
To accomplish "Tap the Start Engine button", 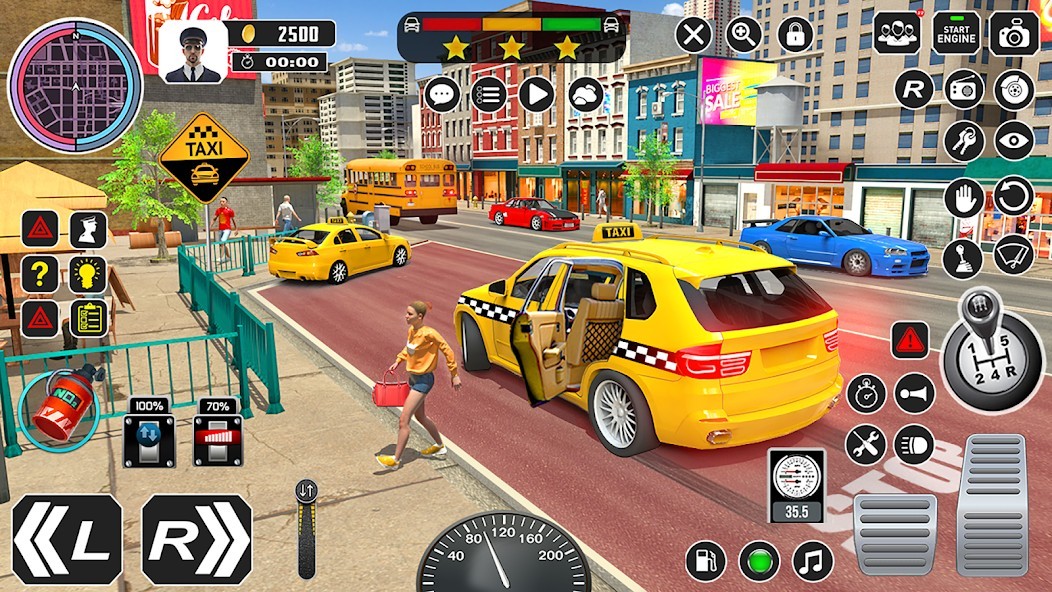I will tap(956, 33).
